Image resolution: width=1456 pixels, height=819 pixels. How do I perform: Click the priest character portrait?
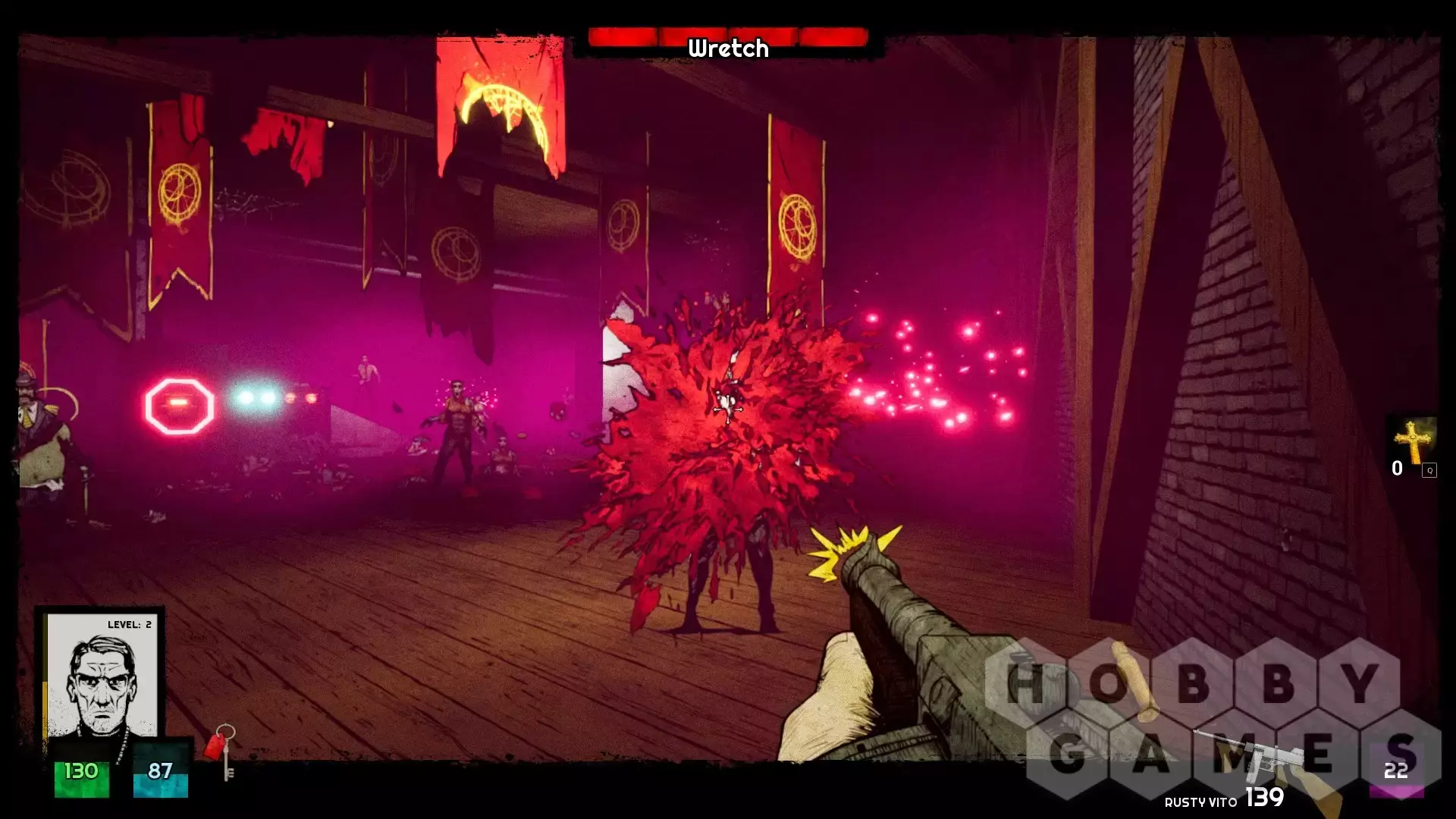pyautogui.click(x=102, y=677)
